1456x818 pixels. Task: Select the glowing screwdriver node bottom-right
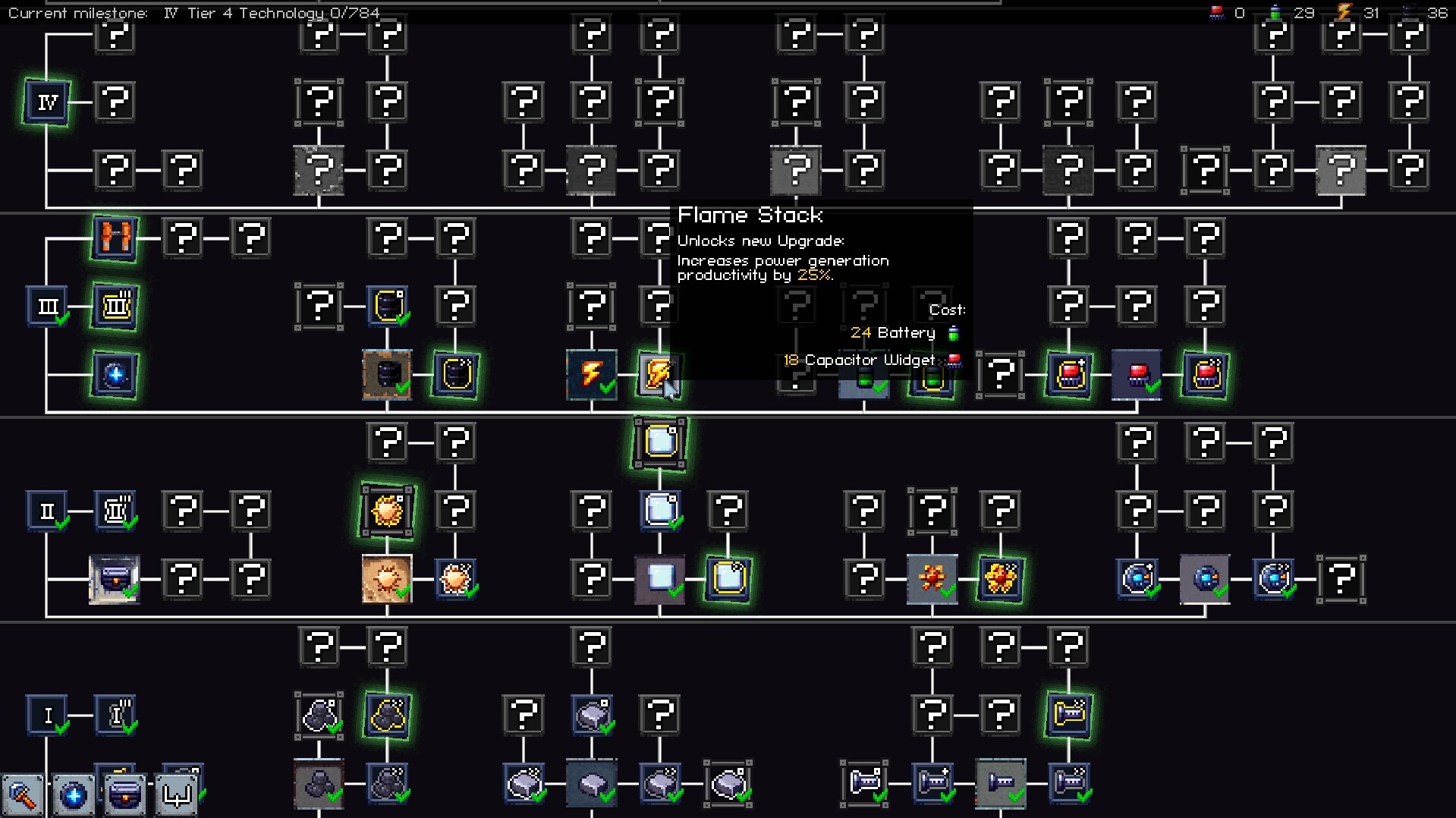click(x=1070, y=714)
